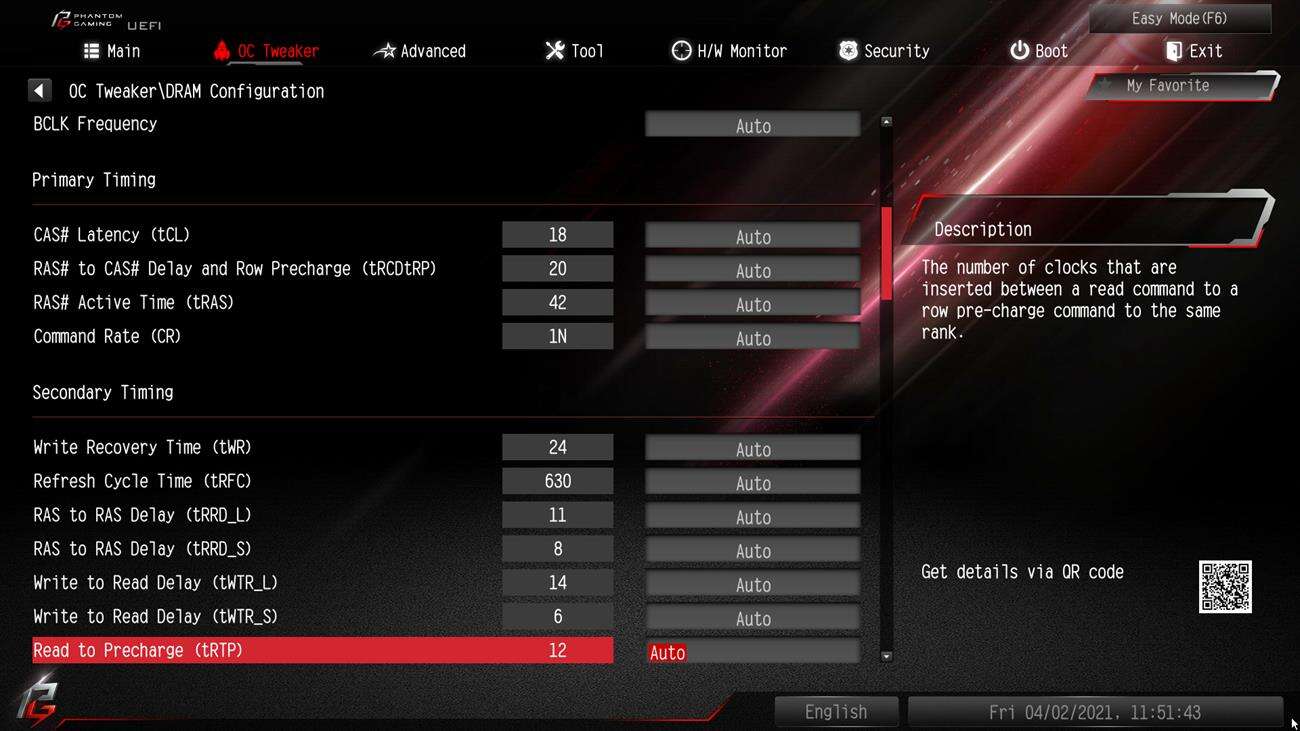Select the Tool tab
Image resolution: width=1300 pixels, height=731 pixels.
574,51
